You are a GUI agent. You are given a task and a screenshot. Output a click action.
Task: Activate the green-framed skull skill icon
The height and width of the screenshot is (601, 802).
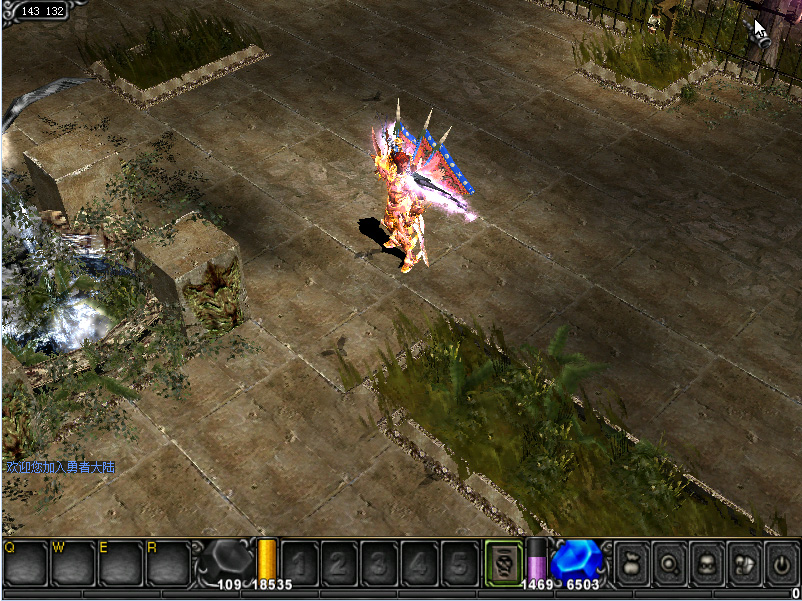coord(504,563)
